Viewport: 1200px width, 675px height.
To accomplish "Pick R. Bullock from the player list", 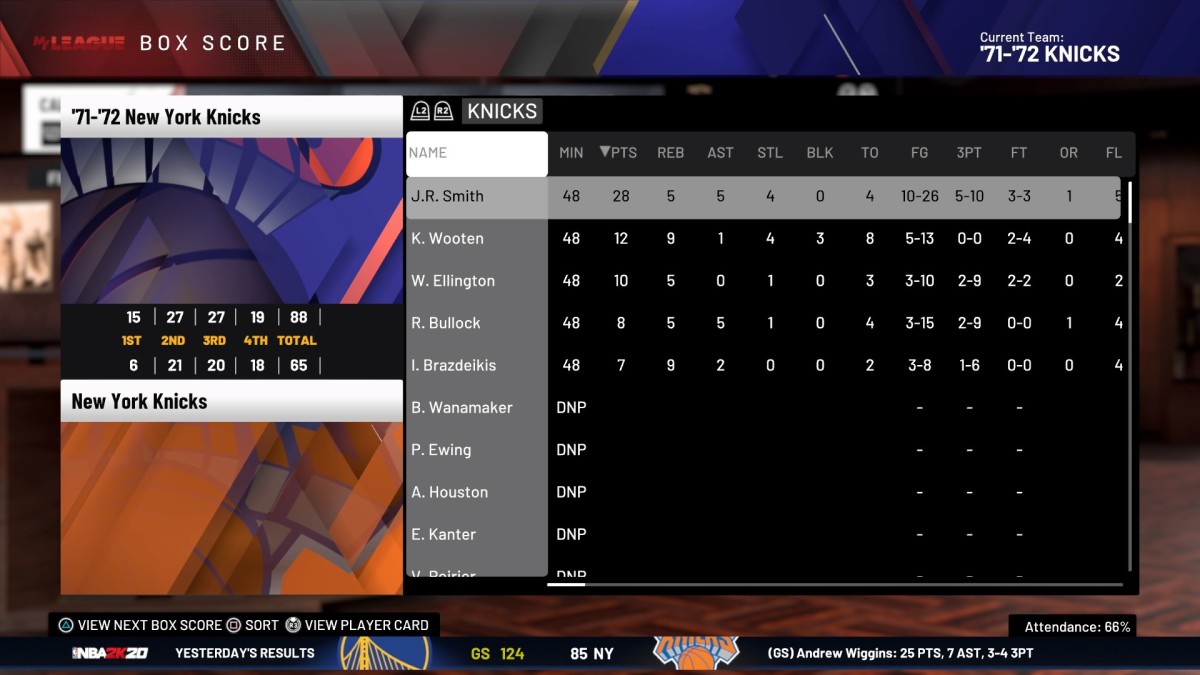I will point(446,323).
